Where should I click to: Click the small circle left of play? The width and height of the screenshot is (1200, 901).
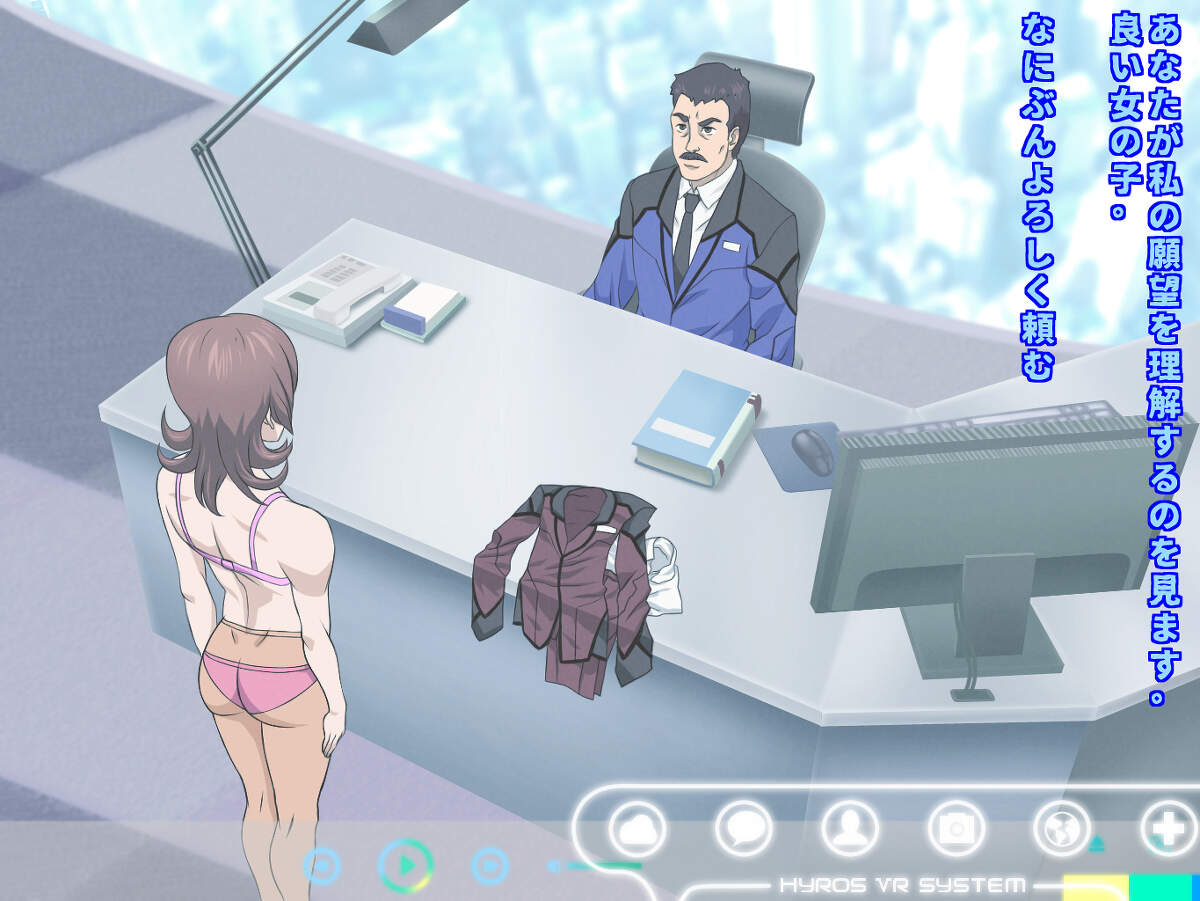pos(322,865)
